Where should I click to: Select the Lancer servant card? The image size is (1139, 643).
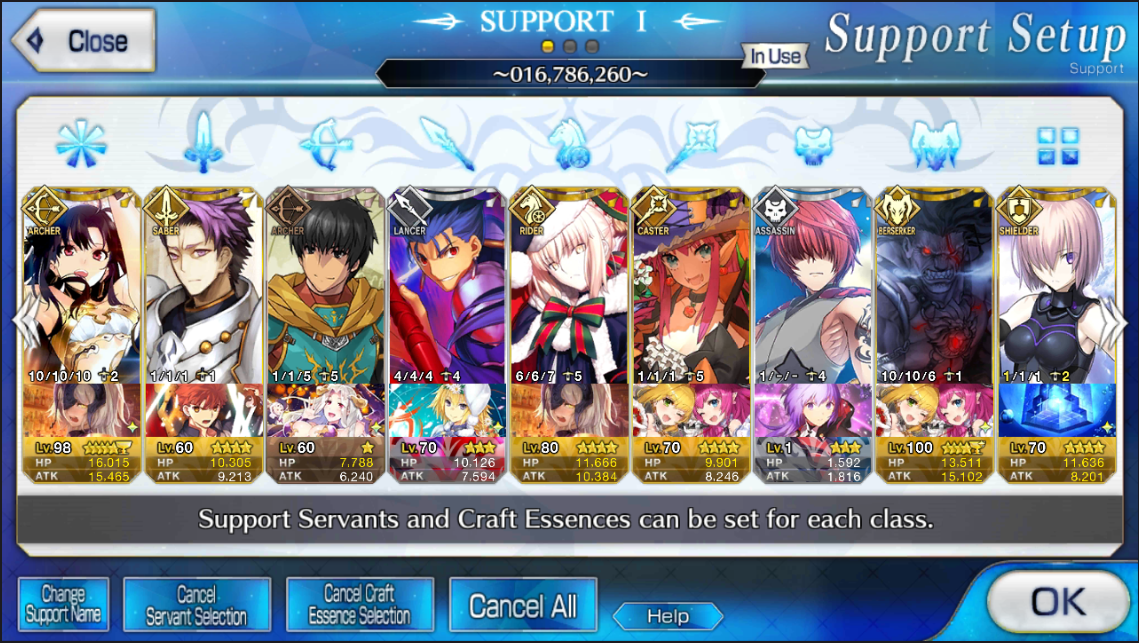(x=448, y=290)
